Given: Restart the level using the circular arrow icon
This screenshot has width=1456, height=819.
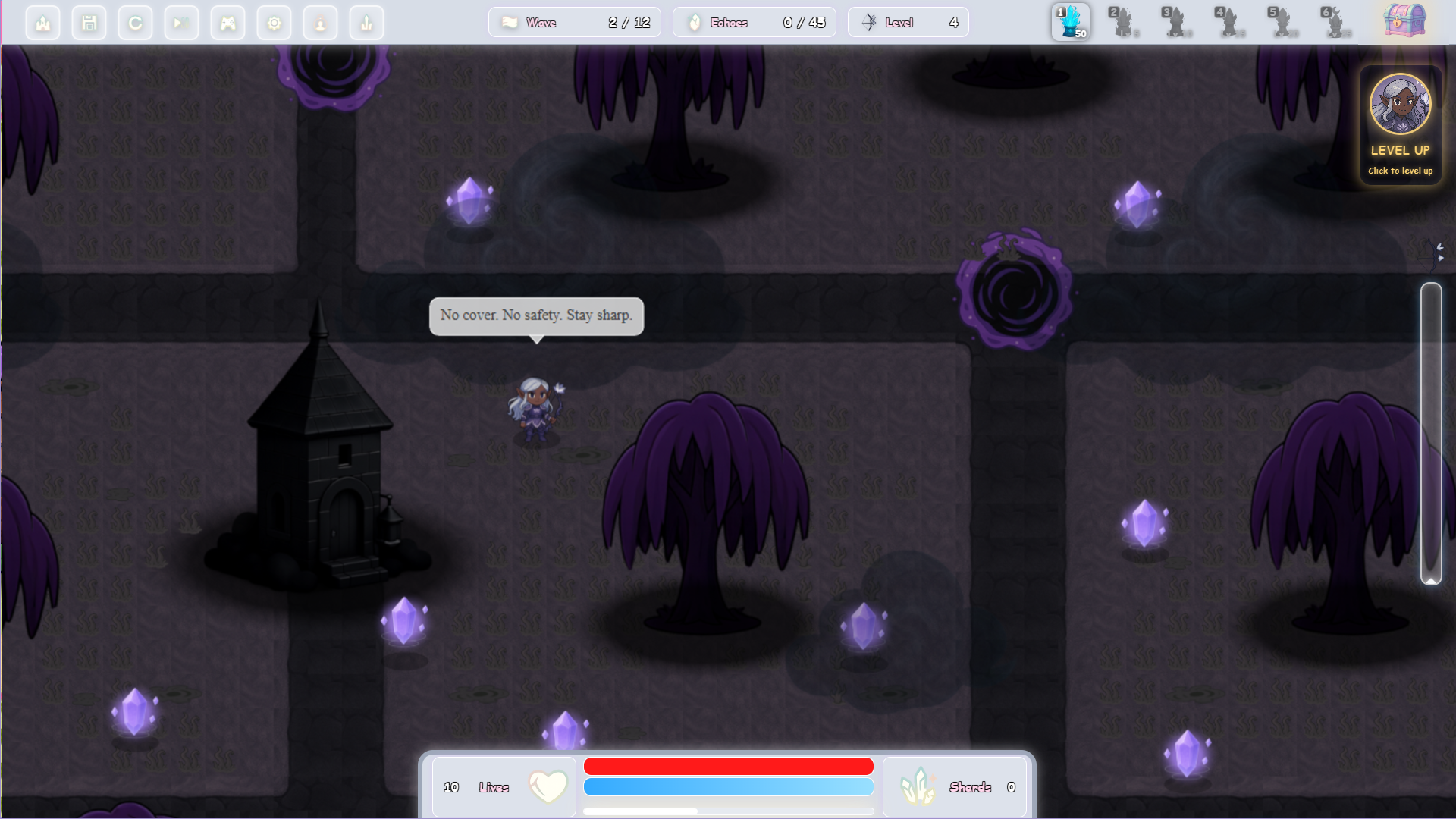Looking at the screenshot, I should (x=135, y=23).
